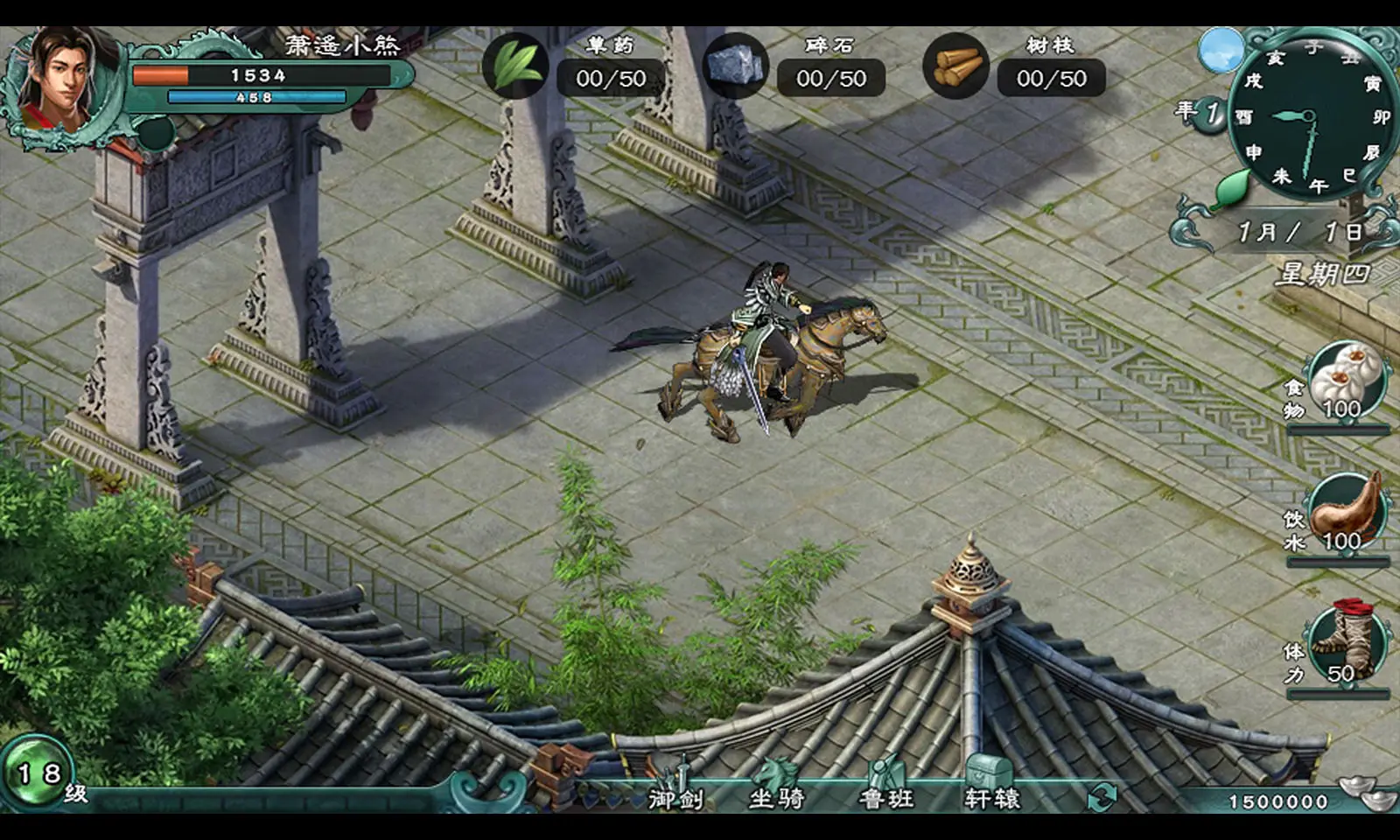Image resolution: width=1400 pixels, height=840 pixels.
Task: Select the 鲁班 crafting button
Action: 886,786
